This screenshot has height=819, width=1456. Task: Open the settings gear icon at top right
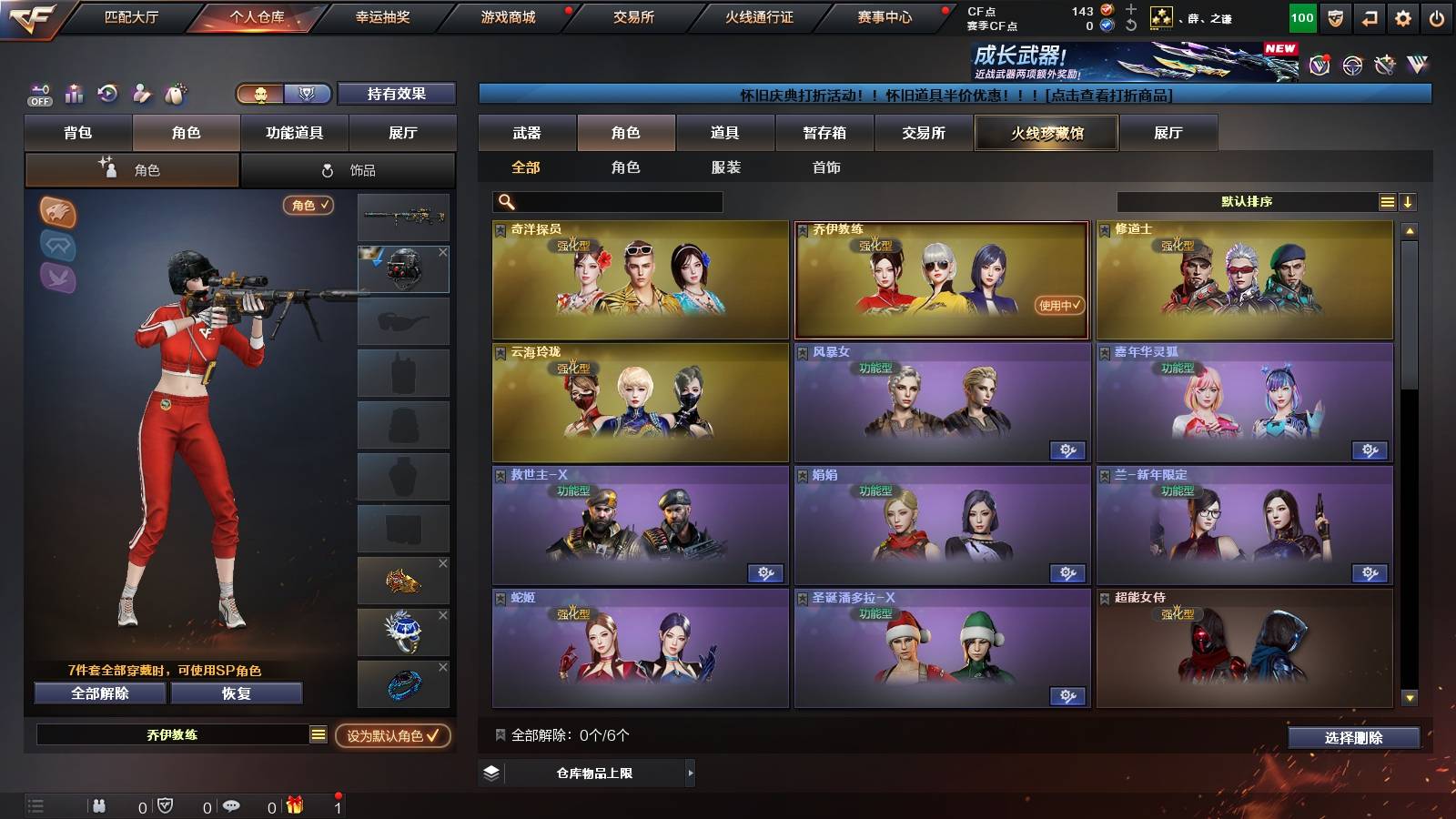click(x=1402, y=15)
